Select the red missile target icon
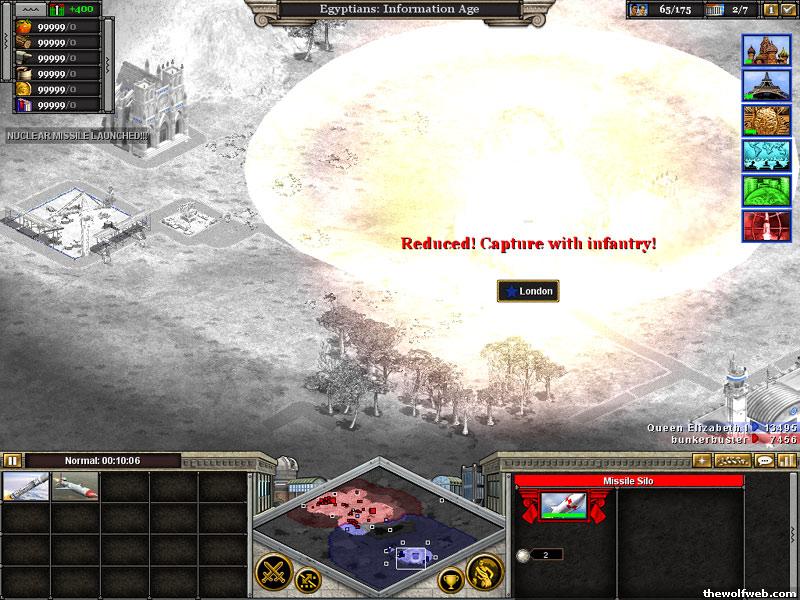 tap(765, 225)
